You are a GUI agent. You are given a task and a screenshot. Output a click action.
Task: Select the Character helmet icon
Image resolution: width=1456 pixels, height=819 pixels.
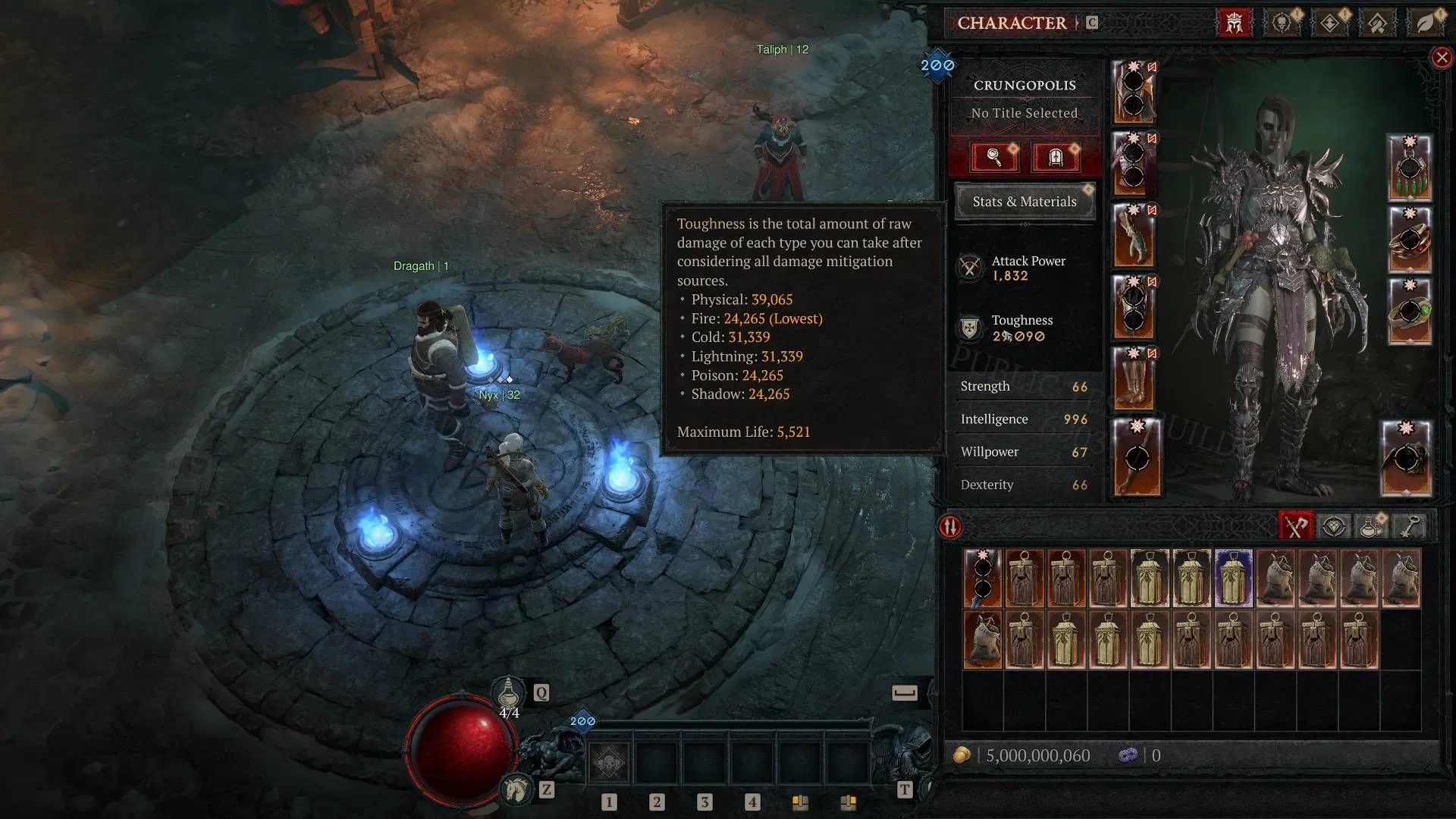pos(1234,23)
